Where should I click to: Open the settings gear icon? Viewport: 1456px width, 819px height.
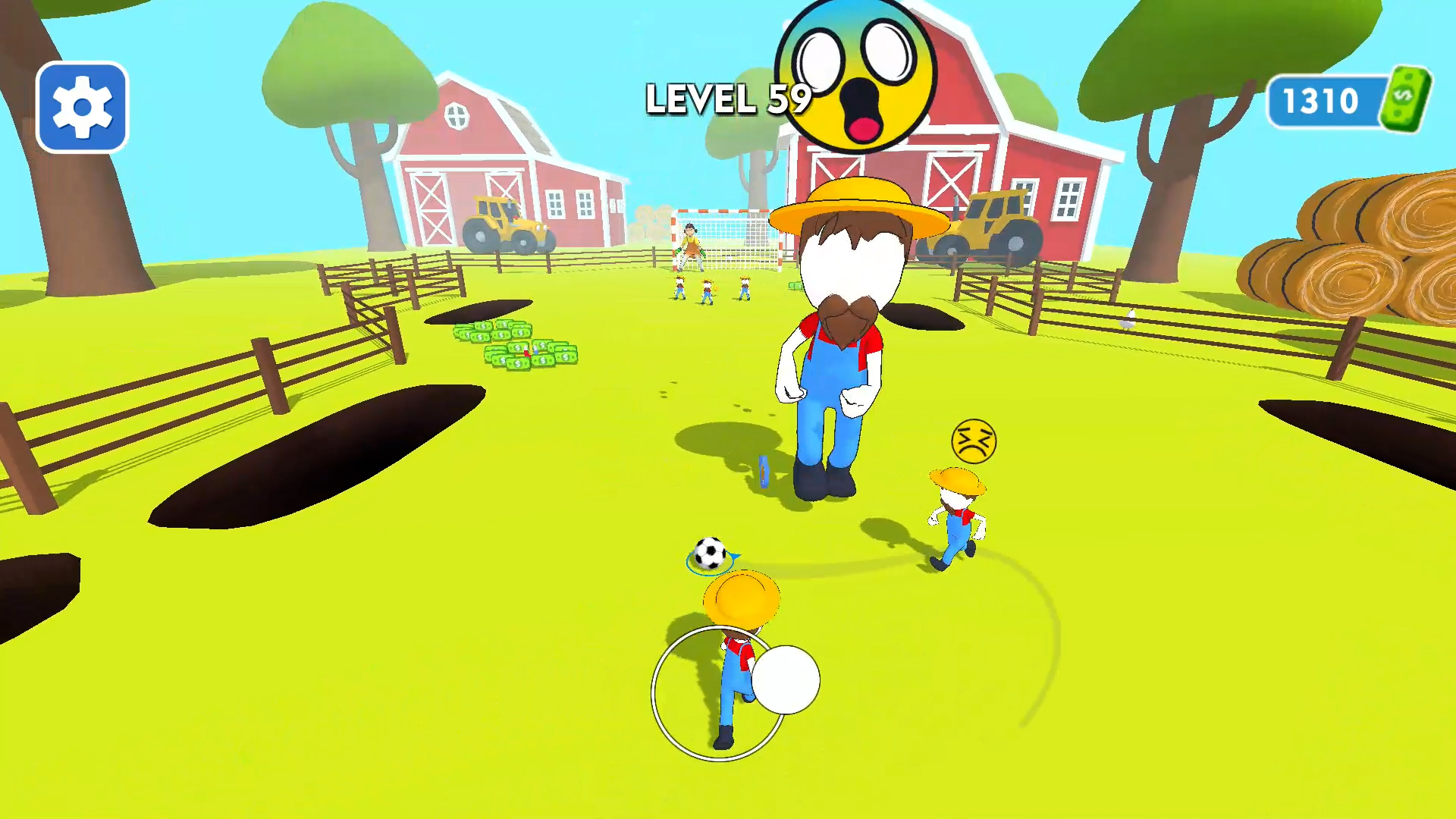81,105
